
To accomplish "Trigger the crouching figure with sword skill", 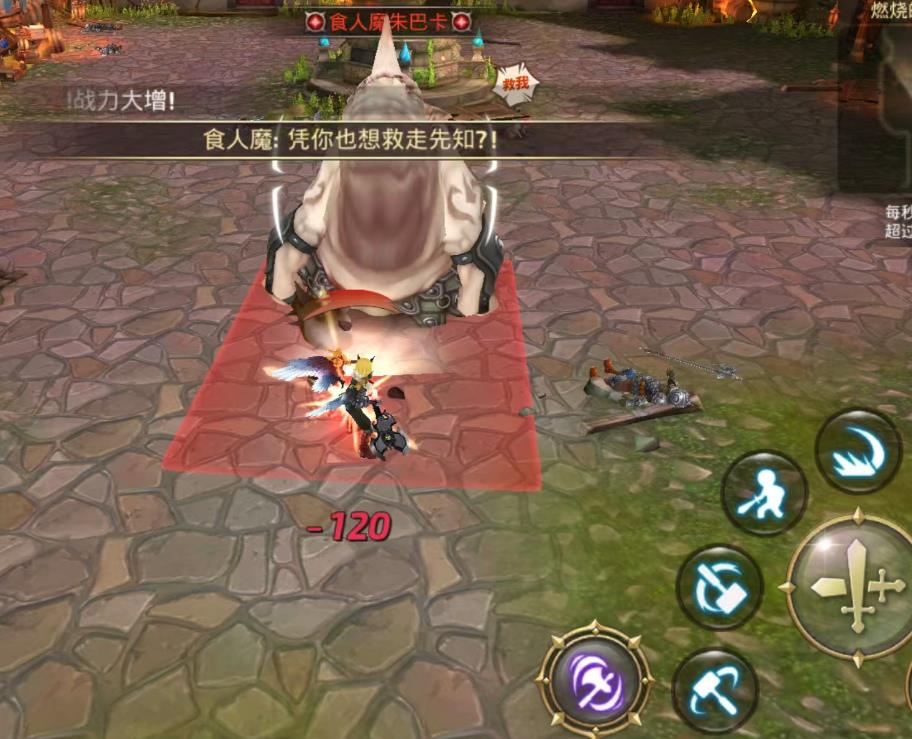I will [765, 493].
